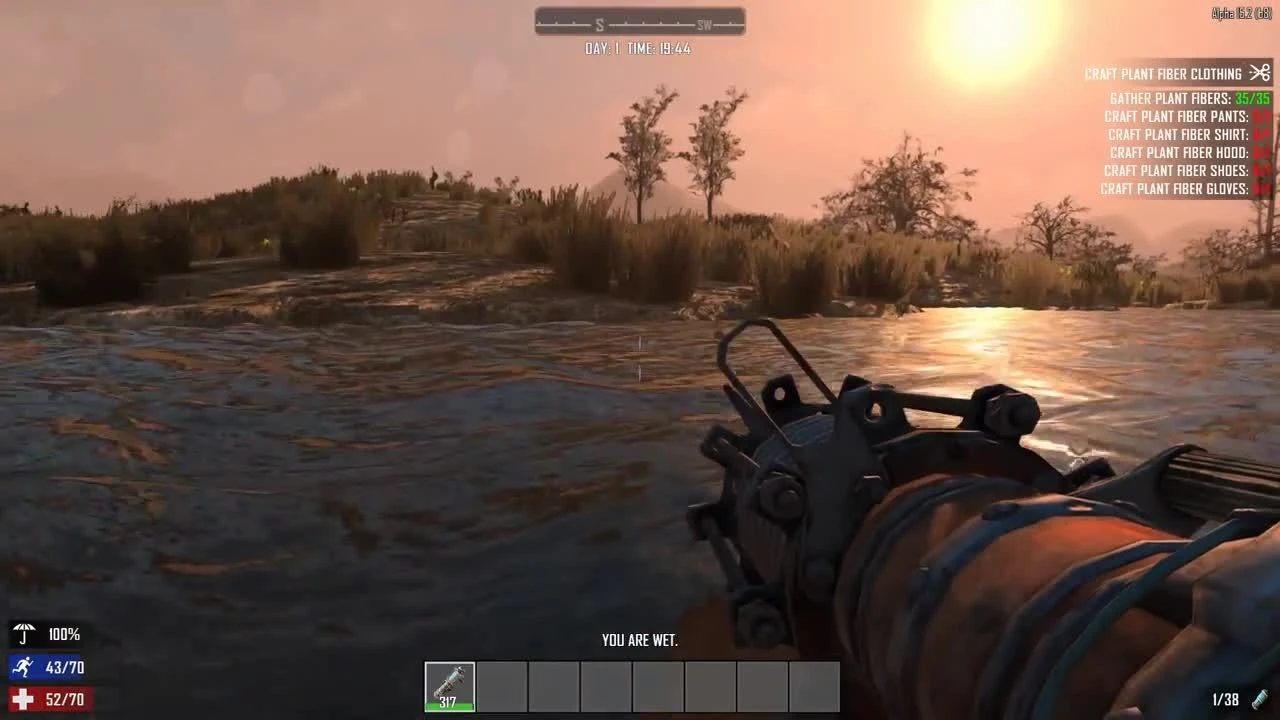The image size is (1280, 720).
Task: Click the empty second hotbar slot
Action: 502,685
